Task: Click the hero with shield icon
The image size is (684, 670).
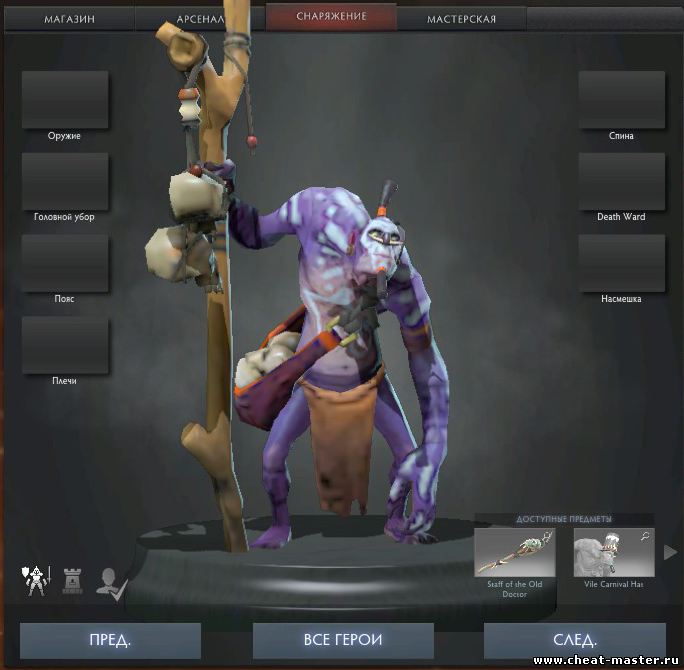Action: click(x=37, y=580)
